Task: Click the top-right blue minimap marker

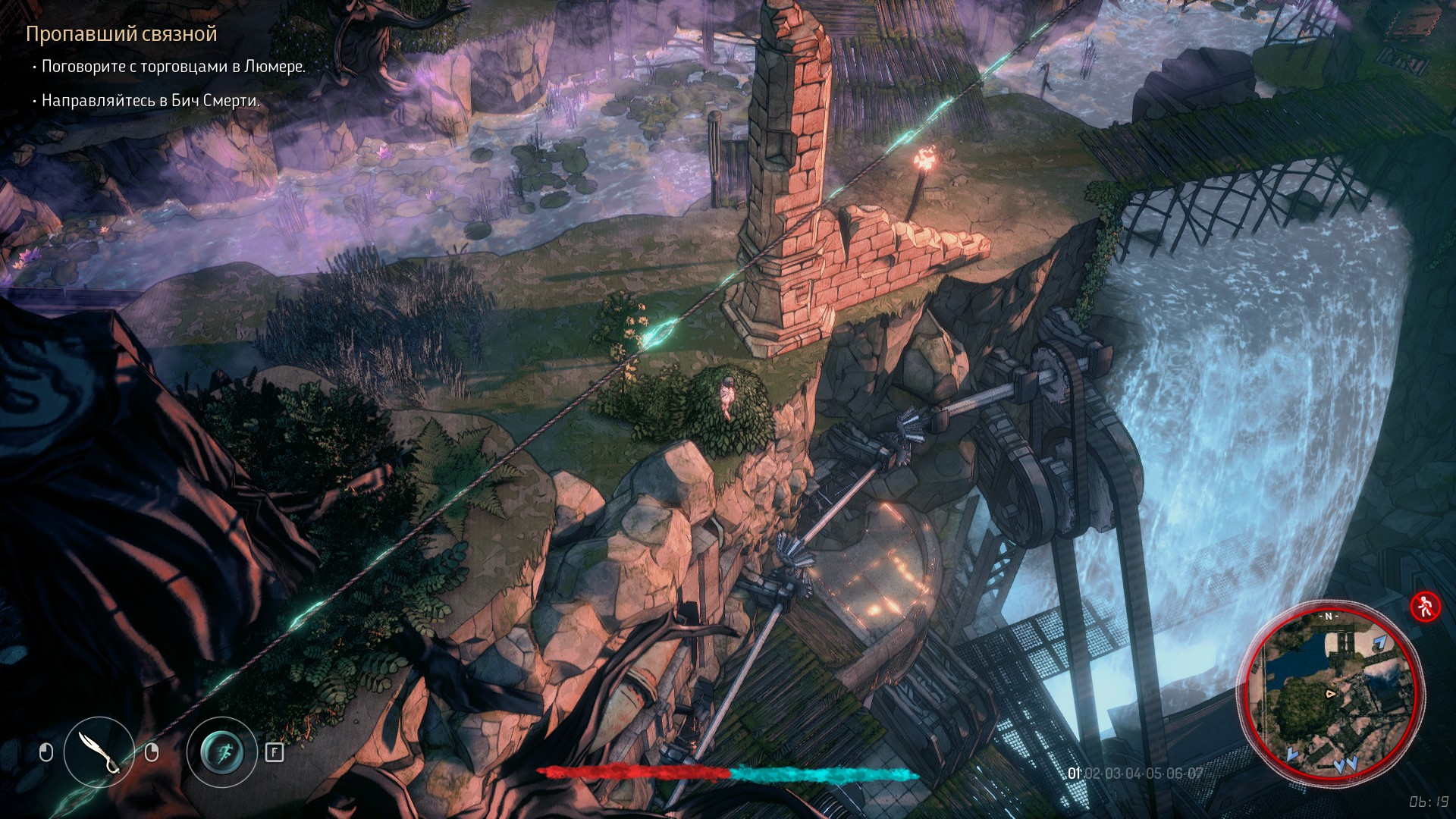Action: 1379,643
